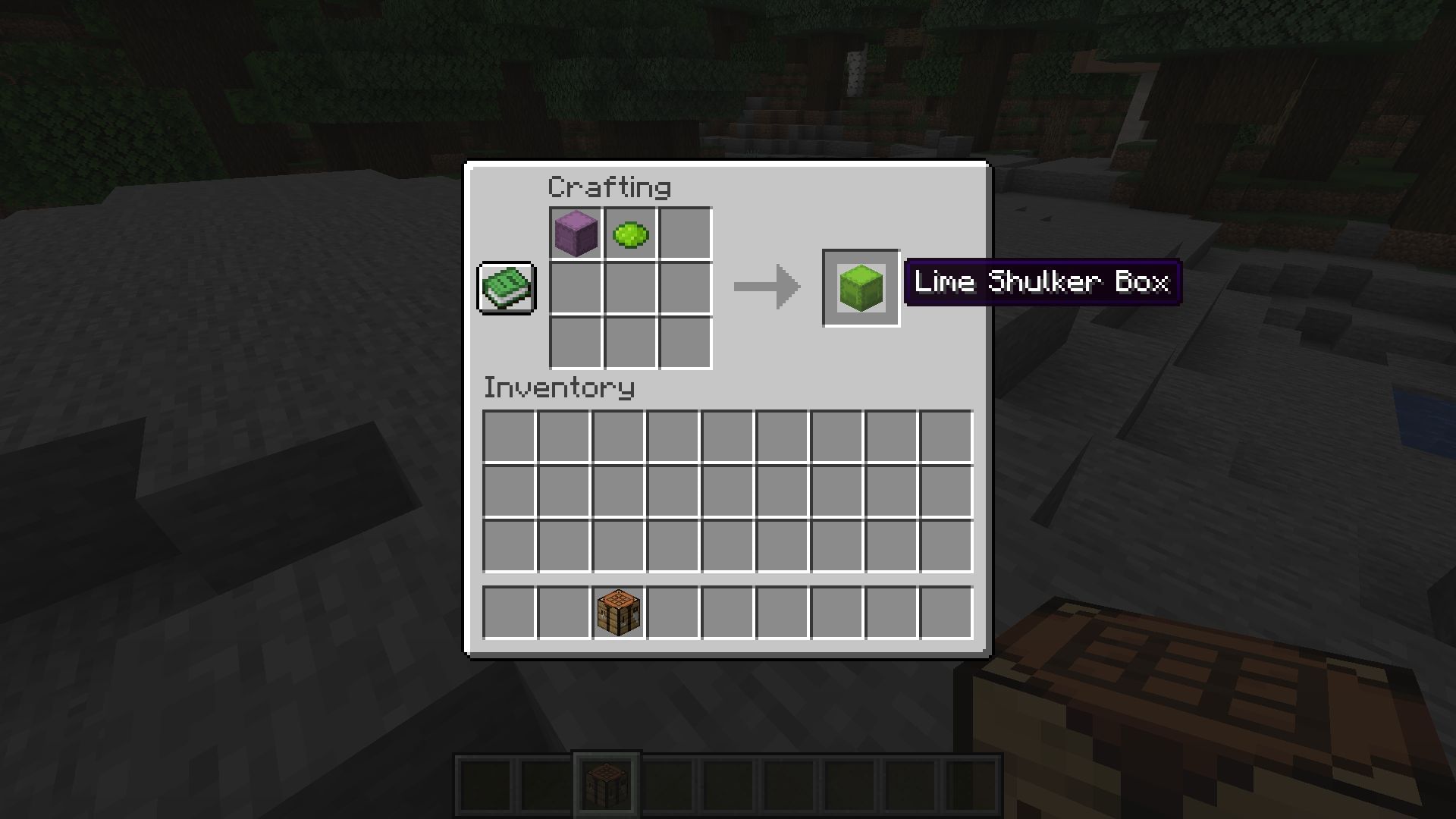The image size is (1456, 819).
Task: Click the bottom-left crafting grid slot
Action: [576, 343]
